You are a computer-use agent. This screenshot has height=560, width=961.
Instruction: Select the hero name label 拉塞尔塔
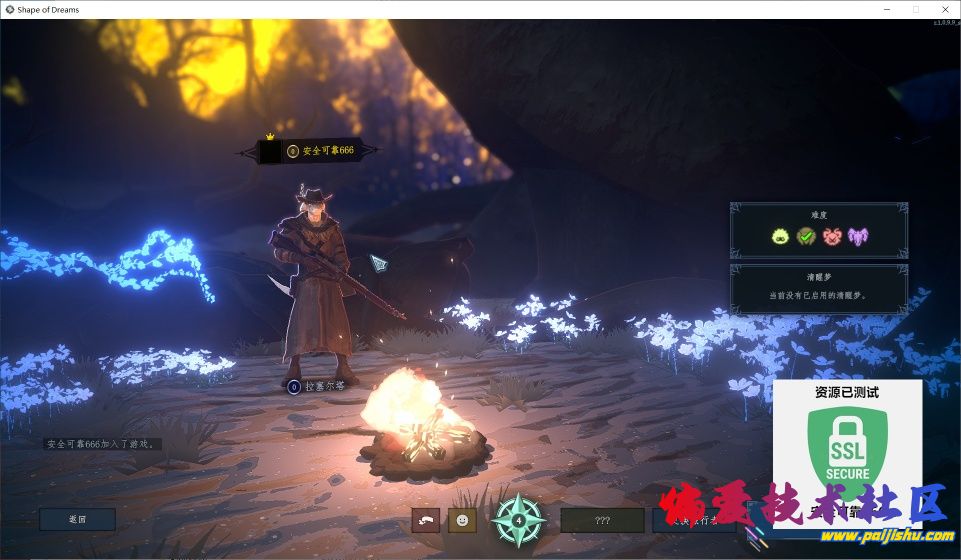324,386
